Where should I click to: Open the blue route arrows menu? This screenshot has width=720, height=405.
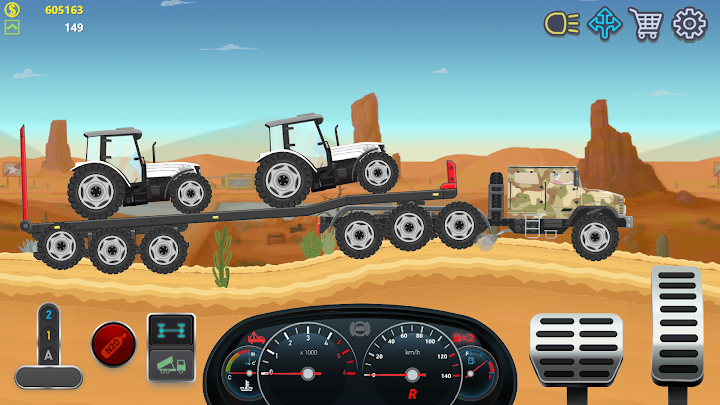tap(604, 23)
